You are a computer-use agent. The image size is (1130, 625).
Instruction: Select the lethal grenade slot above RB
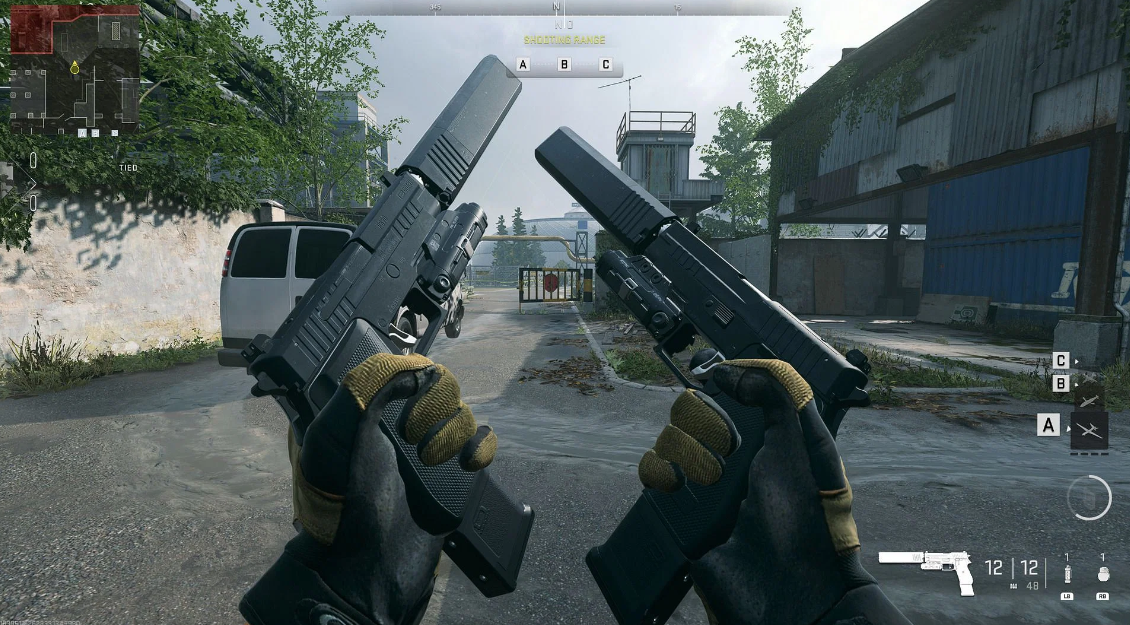pos(1103,574)
